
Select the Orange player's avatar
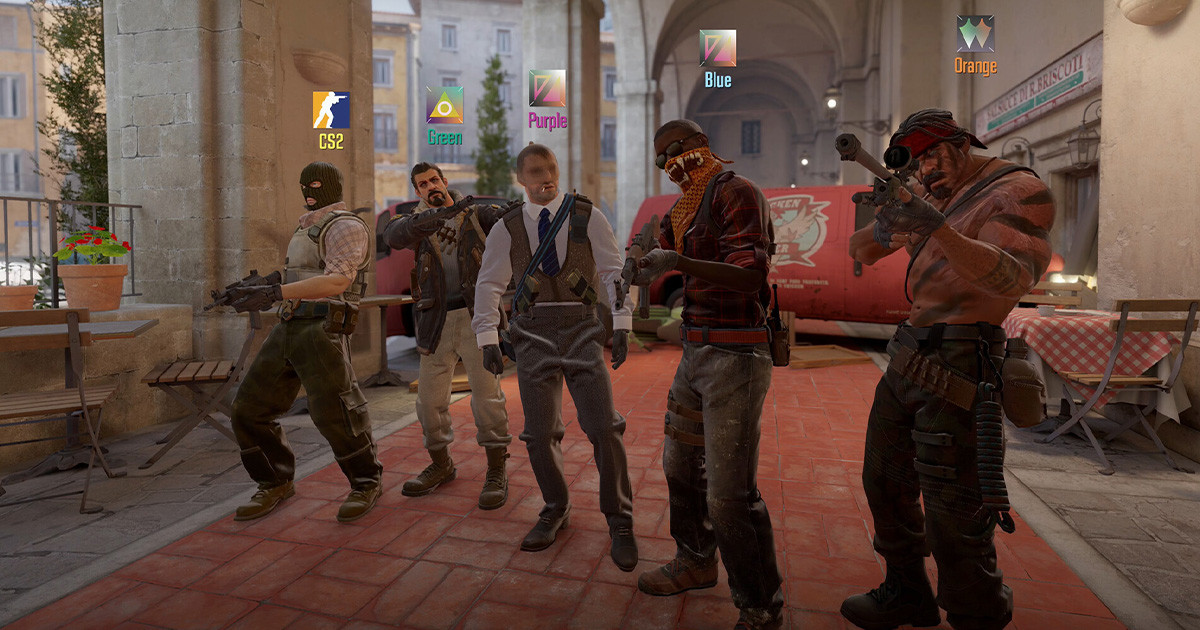click(975, 34)
